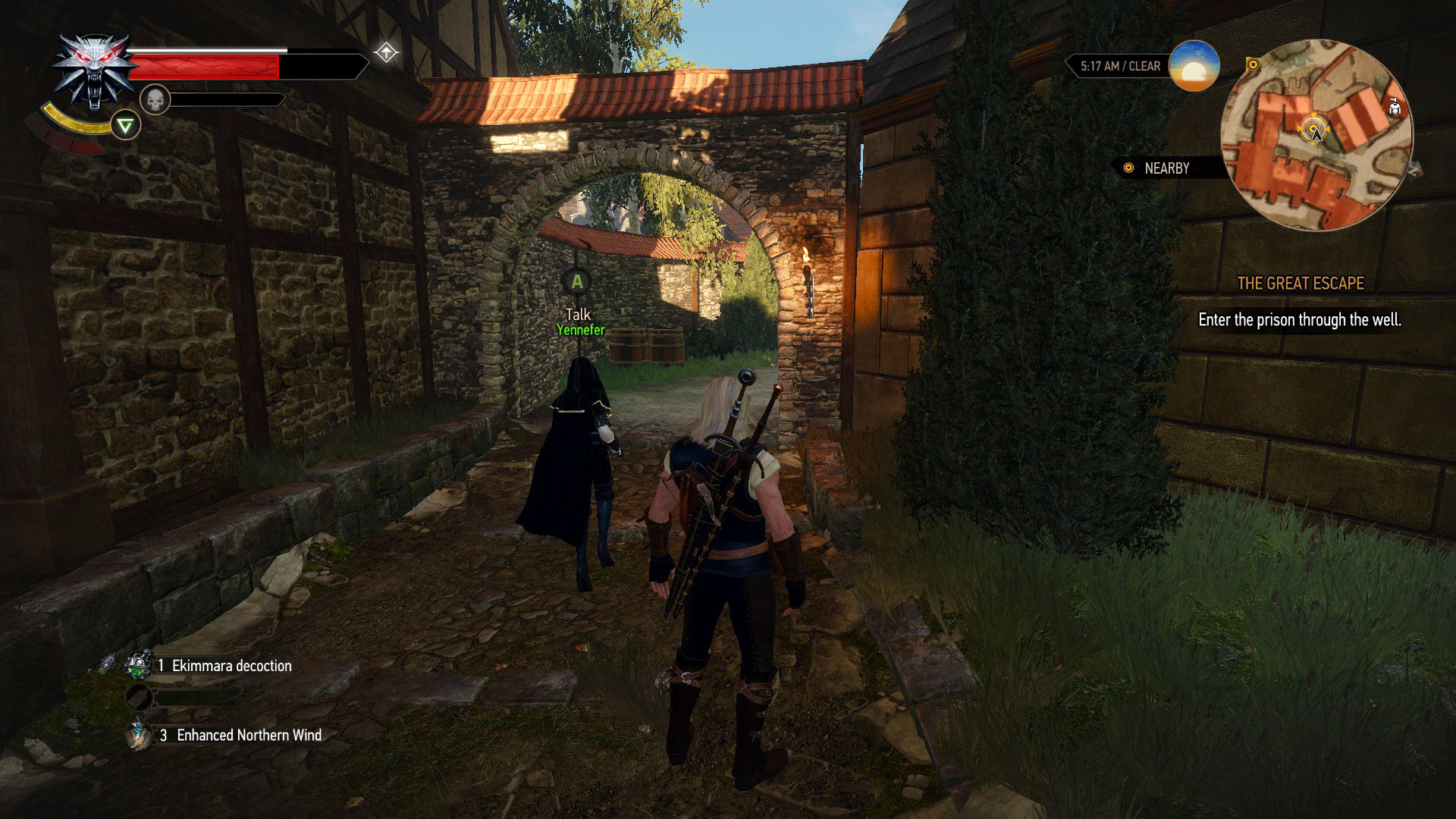Click the skull toxicity icon
1456x819 pixels.
click(154, 99)
